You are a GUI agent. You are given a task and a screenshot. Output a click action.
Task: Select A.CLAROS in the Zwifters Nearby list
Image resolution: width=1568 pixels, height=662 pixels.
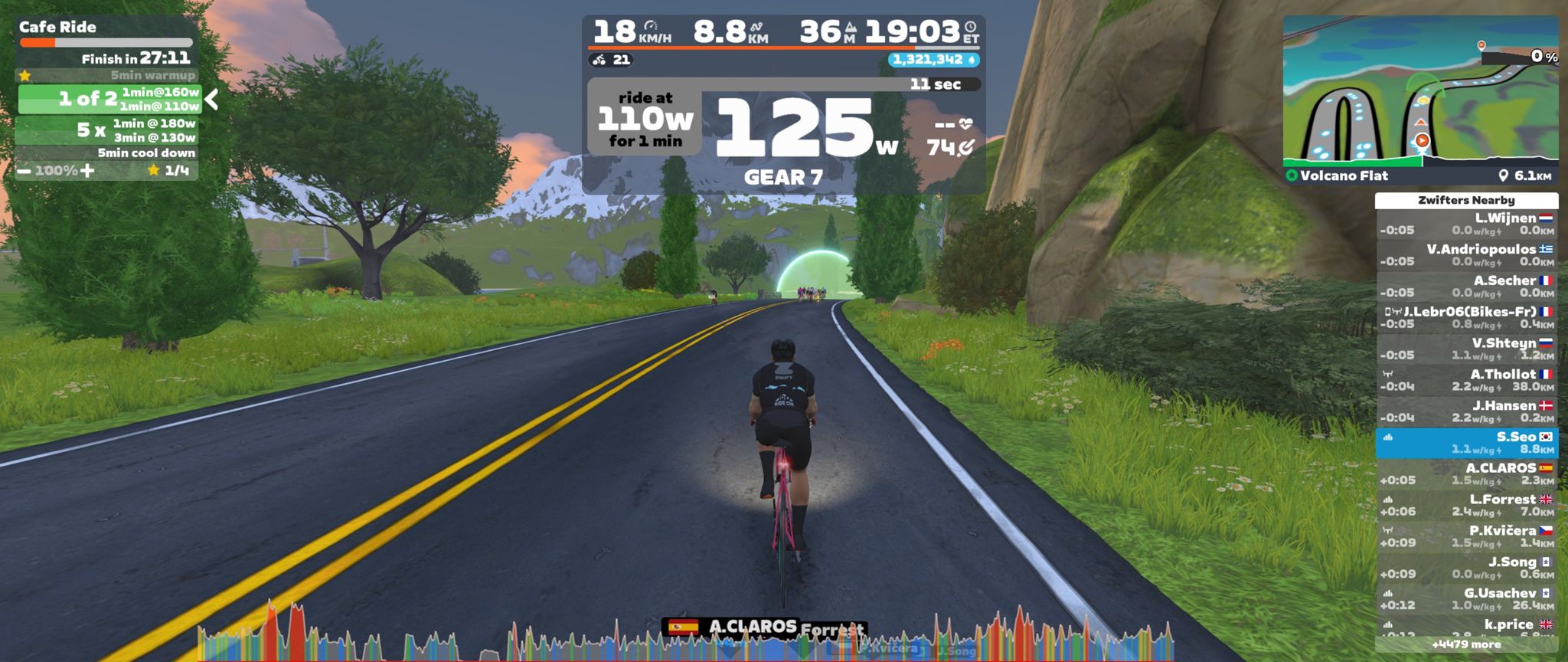[1466, 474]
